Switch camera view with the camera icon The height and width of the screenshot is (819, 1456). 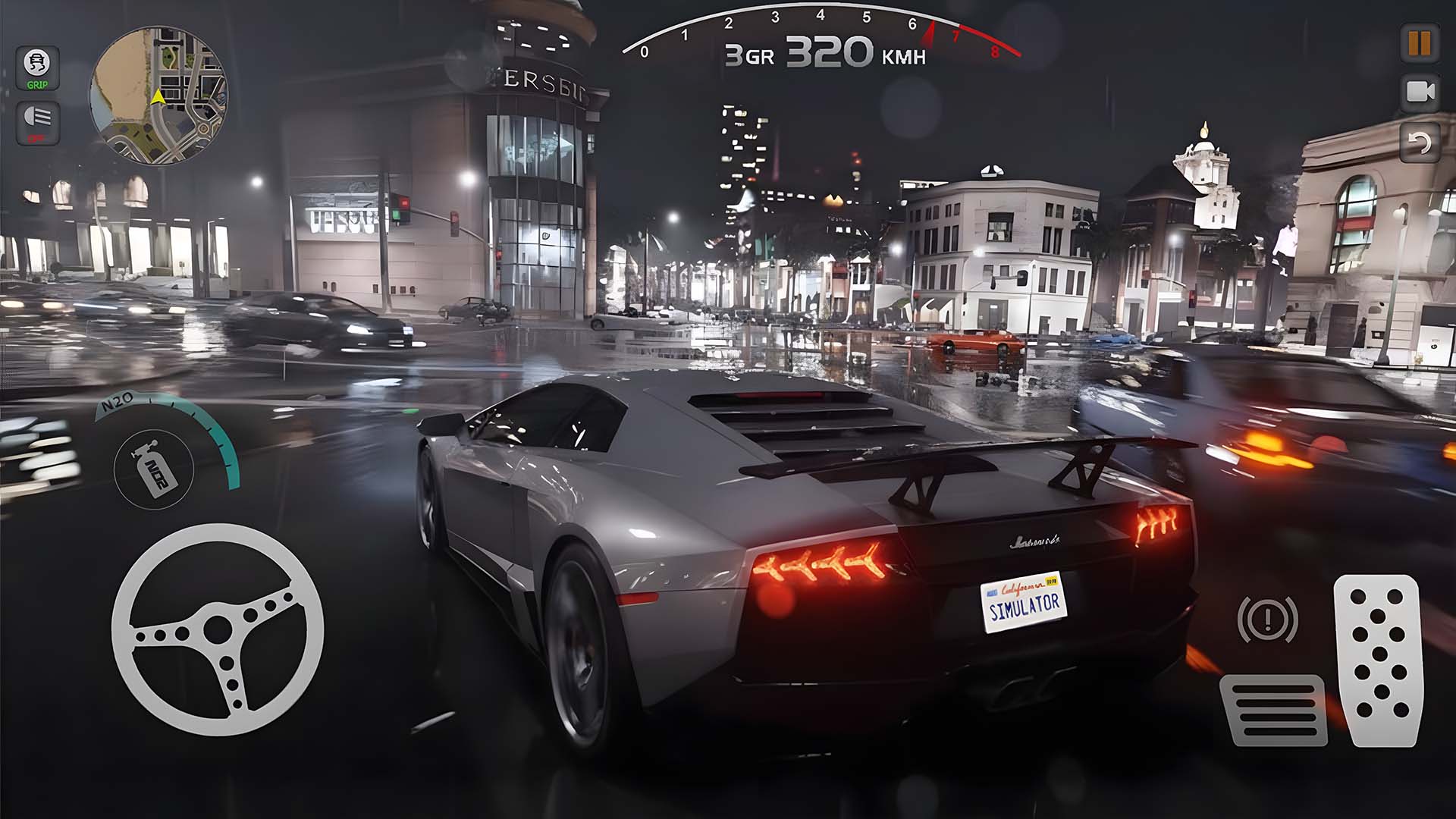coord(1420,93)
